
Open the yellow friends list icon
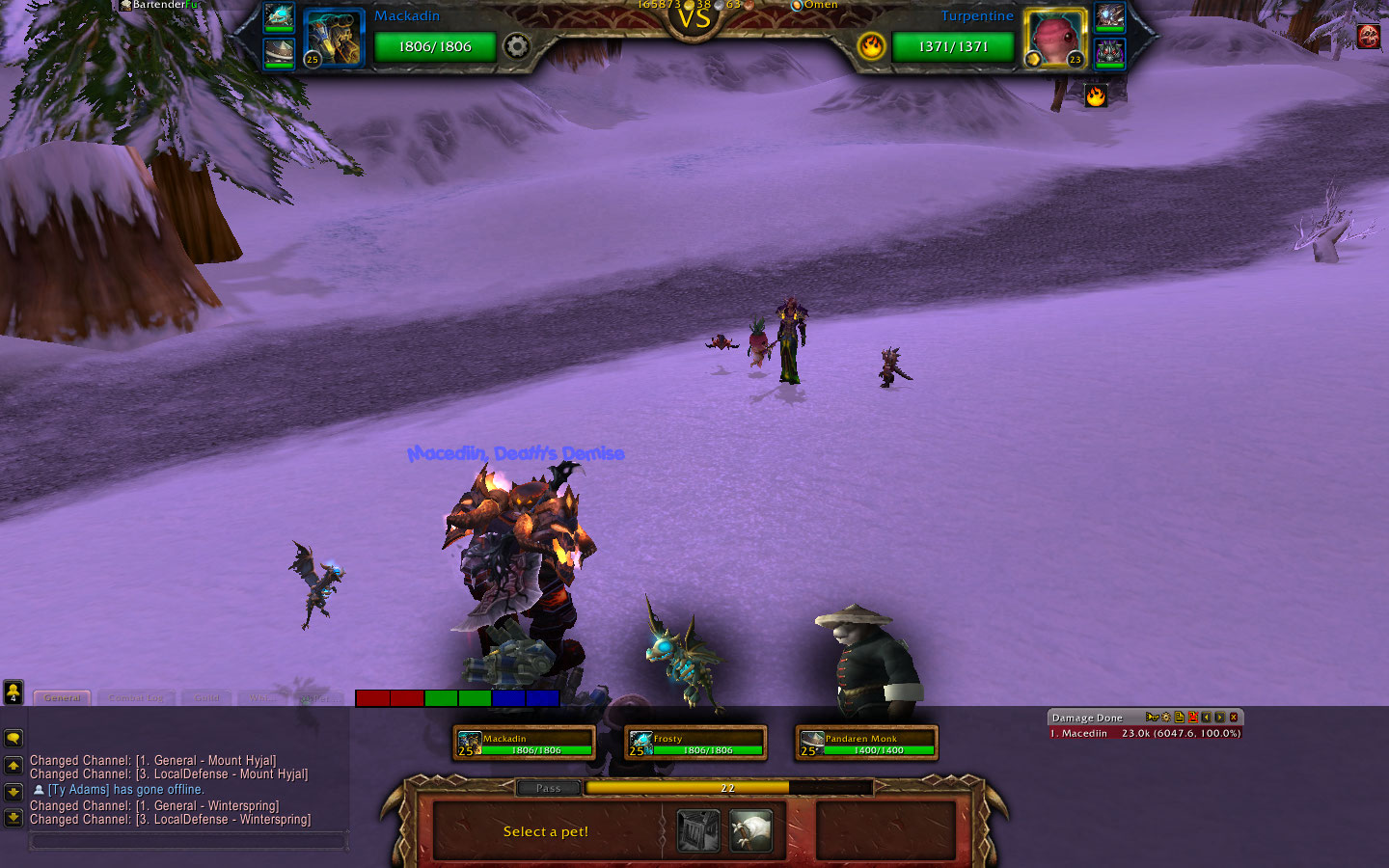pyautogui.click(x=14, y=692)
